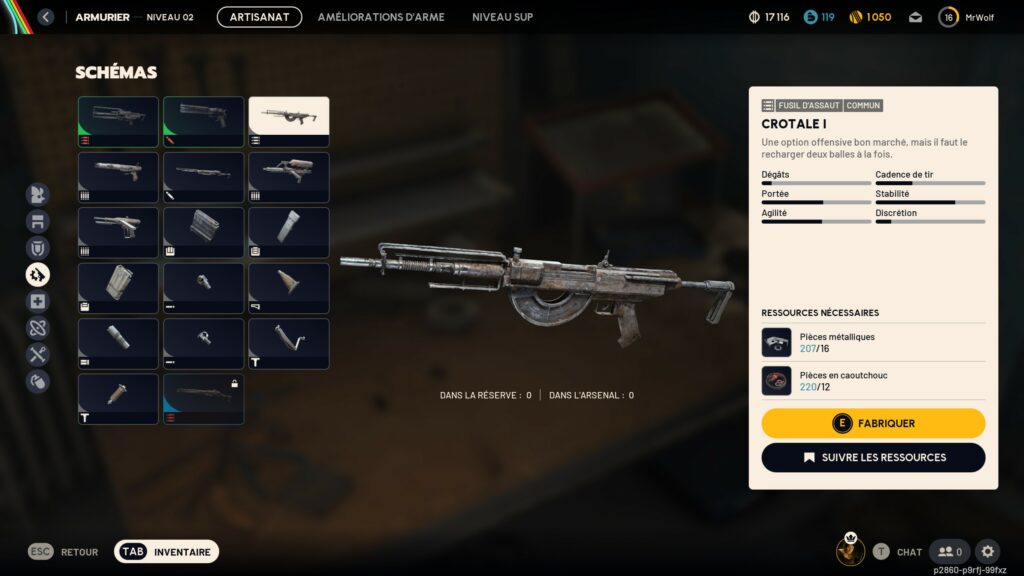This screenshot has width=1024, height=576.
Task: Select the shield category filter
Action: click(x=38, y=248)
